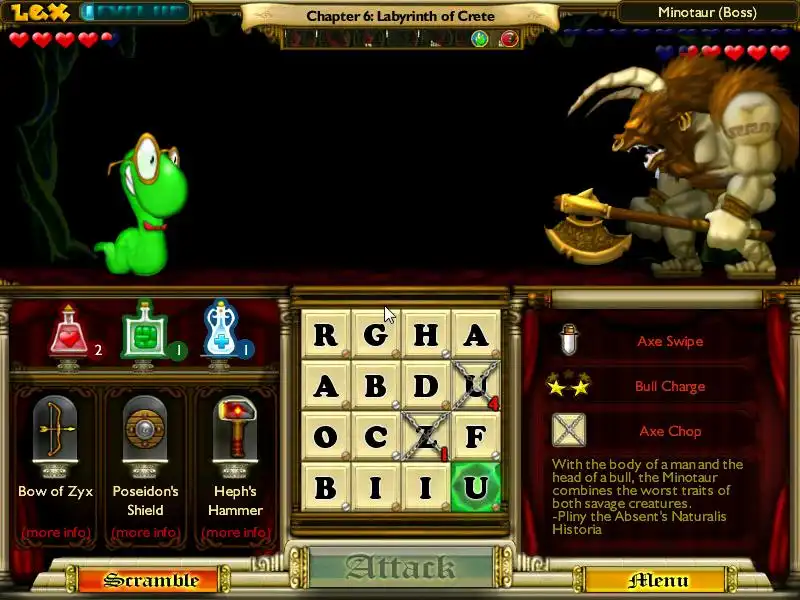Select the R letter tile
800x600 pixels.
[x=326, y=334]
